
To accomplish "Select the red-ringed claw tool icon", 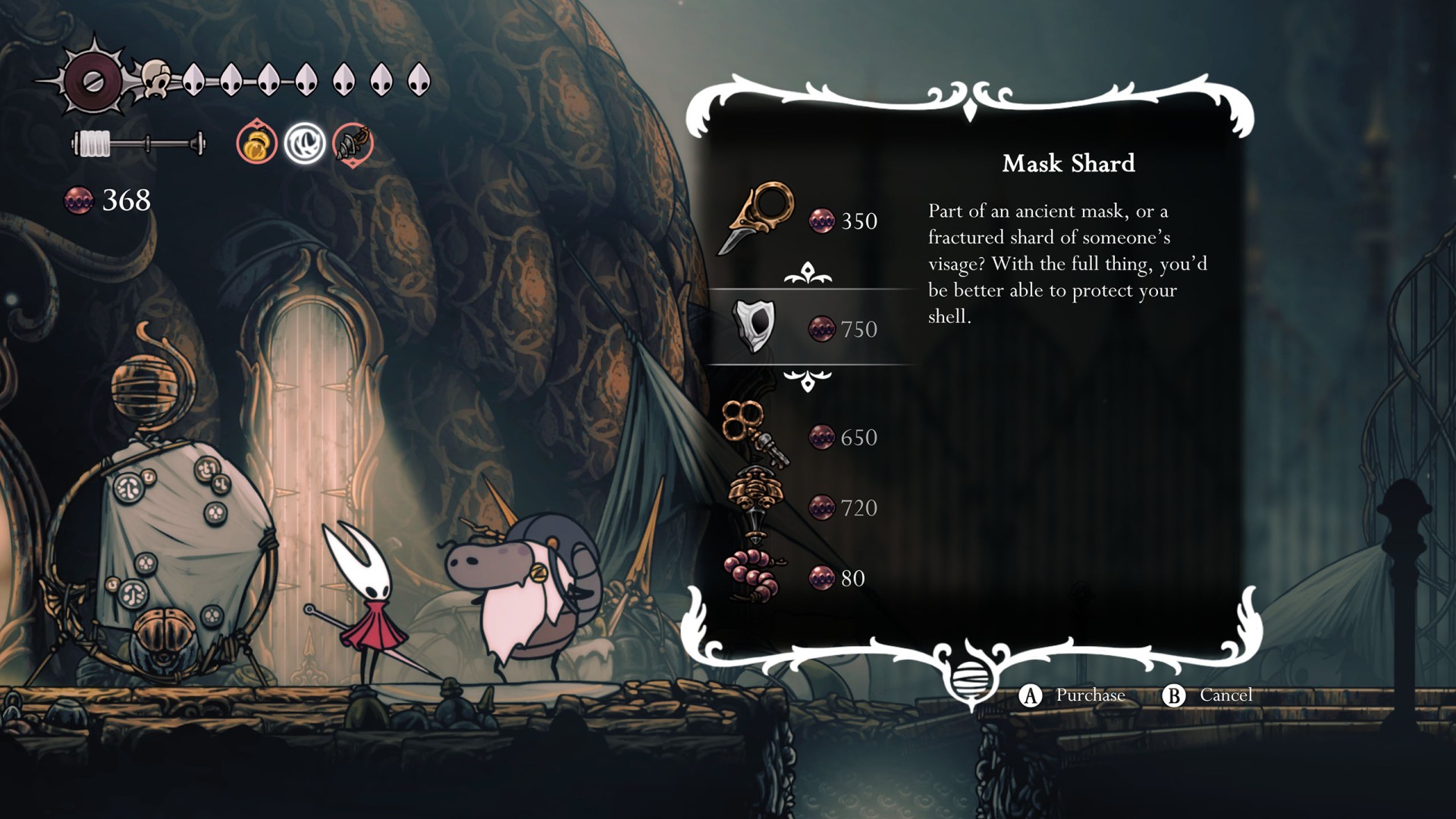I will click(353, 143).
